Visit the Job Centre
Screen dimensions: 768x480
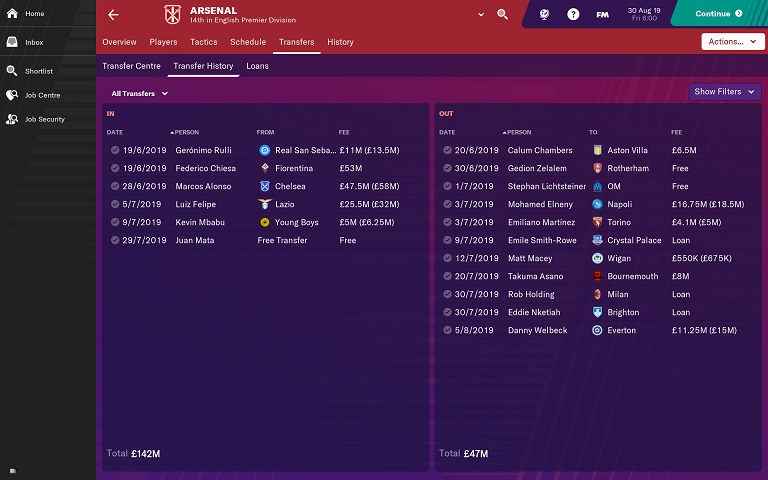click(x=42, y=95)
